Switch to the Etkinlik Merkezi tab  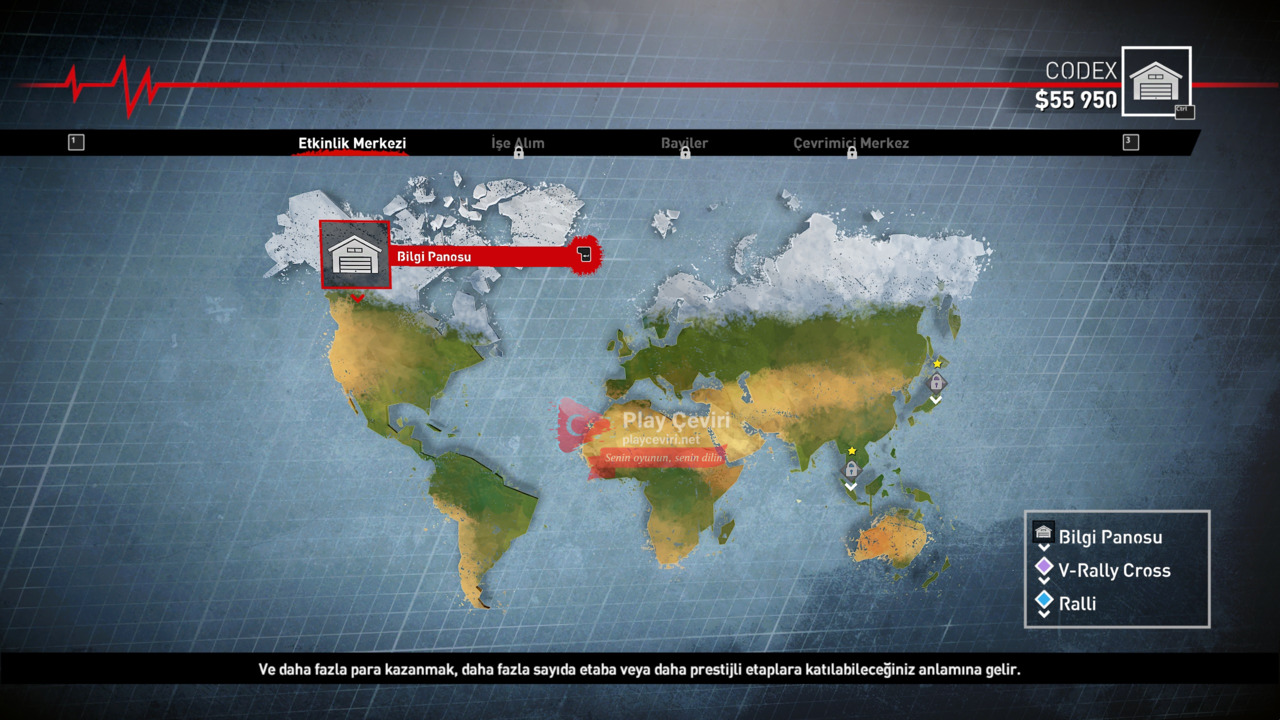click(x=352, y=143)
